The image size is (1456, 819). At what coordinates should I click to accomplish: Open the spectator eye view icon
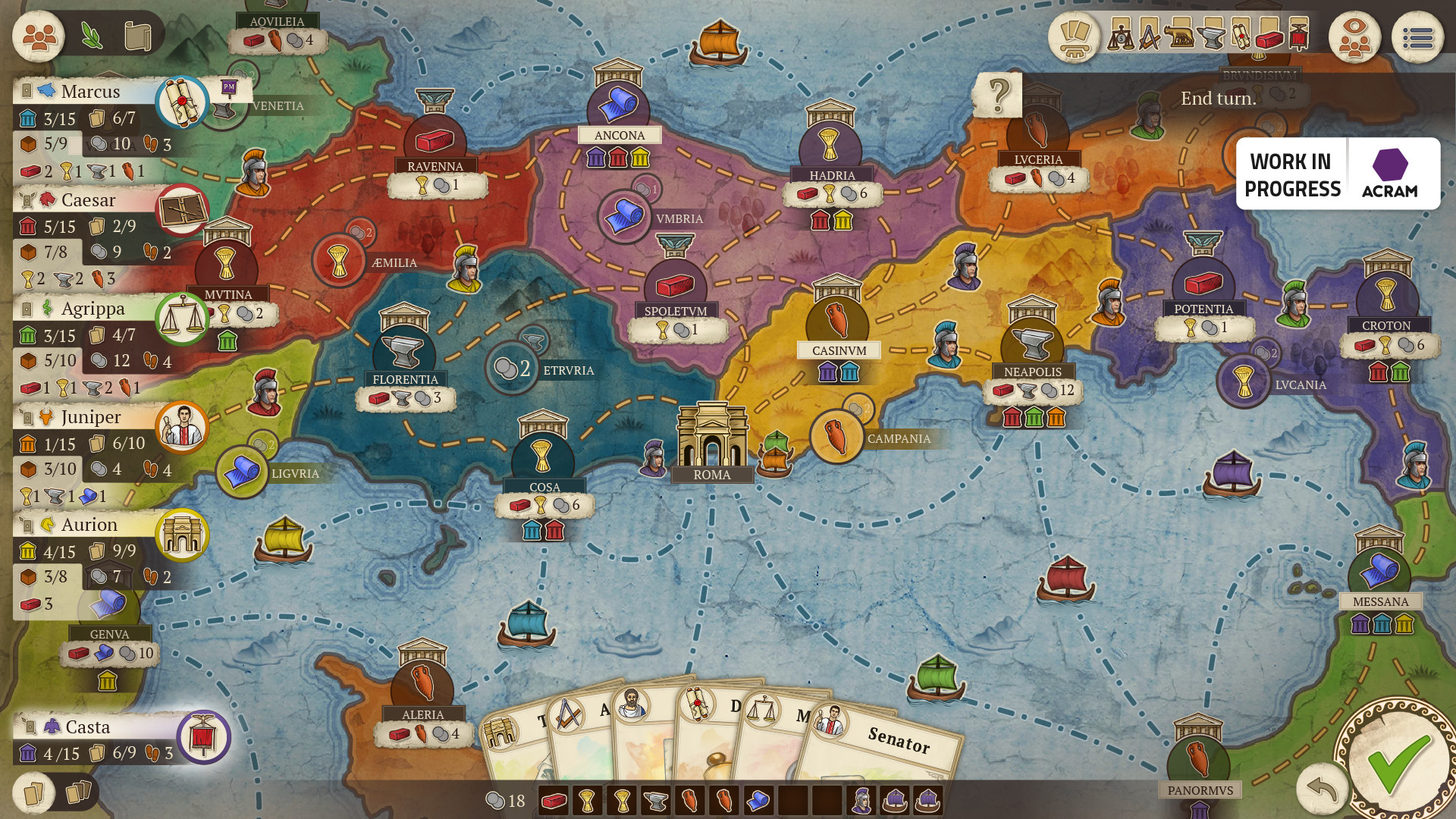point(1354,36)
